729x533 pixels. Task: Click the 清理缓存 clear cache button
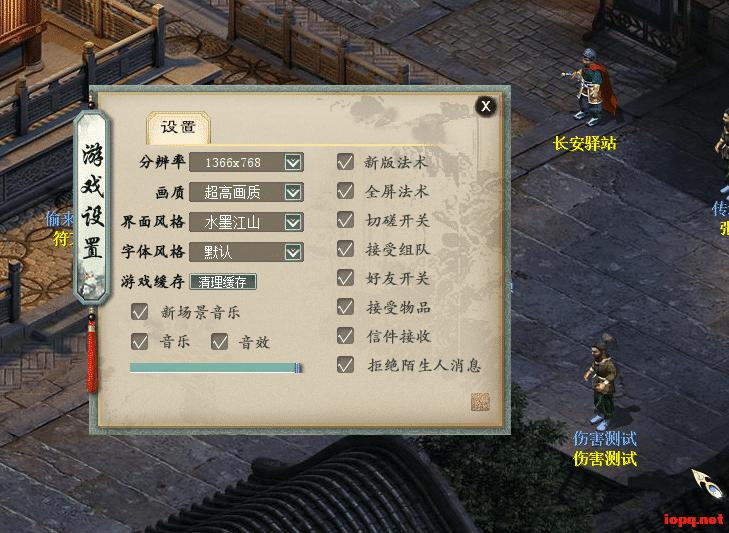coord(223,282)
